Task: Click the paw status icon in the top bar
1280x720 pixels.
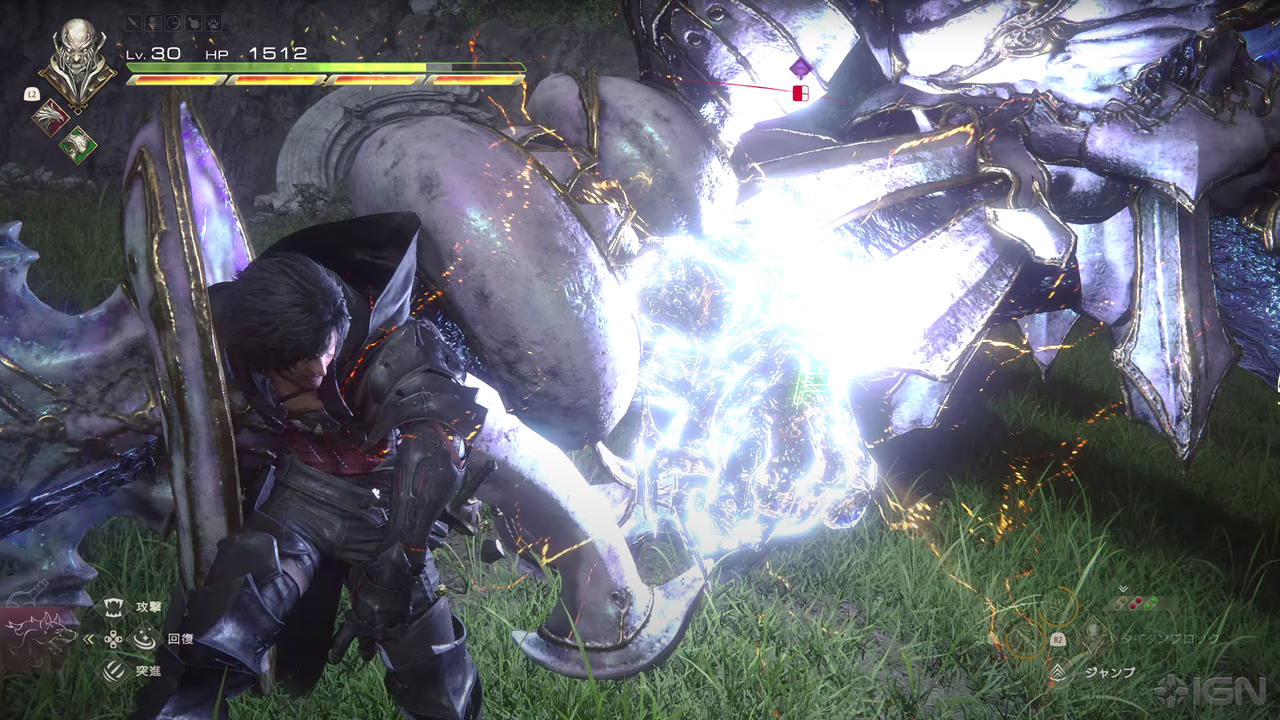Action: 213,22
